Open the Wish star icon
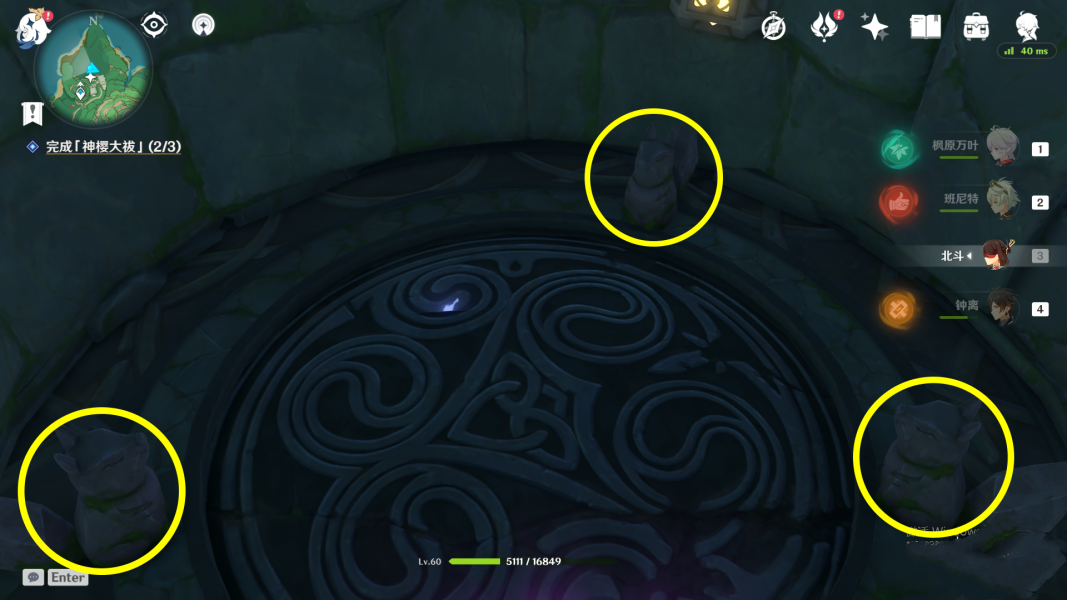The image size is (1067, 600). pyautogui.click(x=874, y=27)
